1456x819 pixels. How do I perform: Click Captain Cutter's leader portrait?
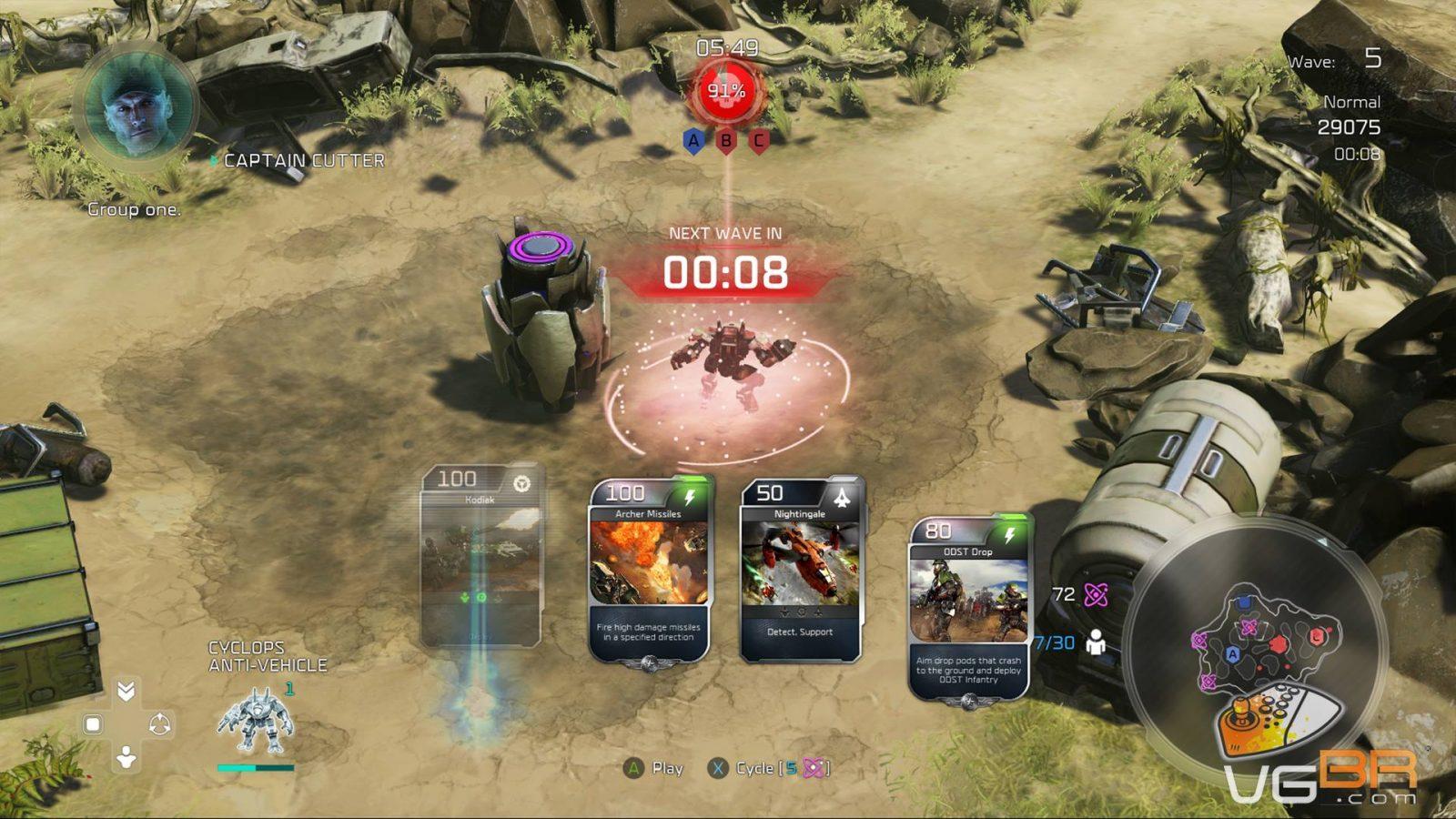tap(136, 106)
